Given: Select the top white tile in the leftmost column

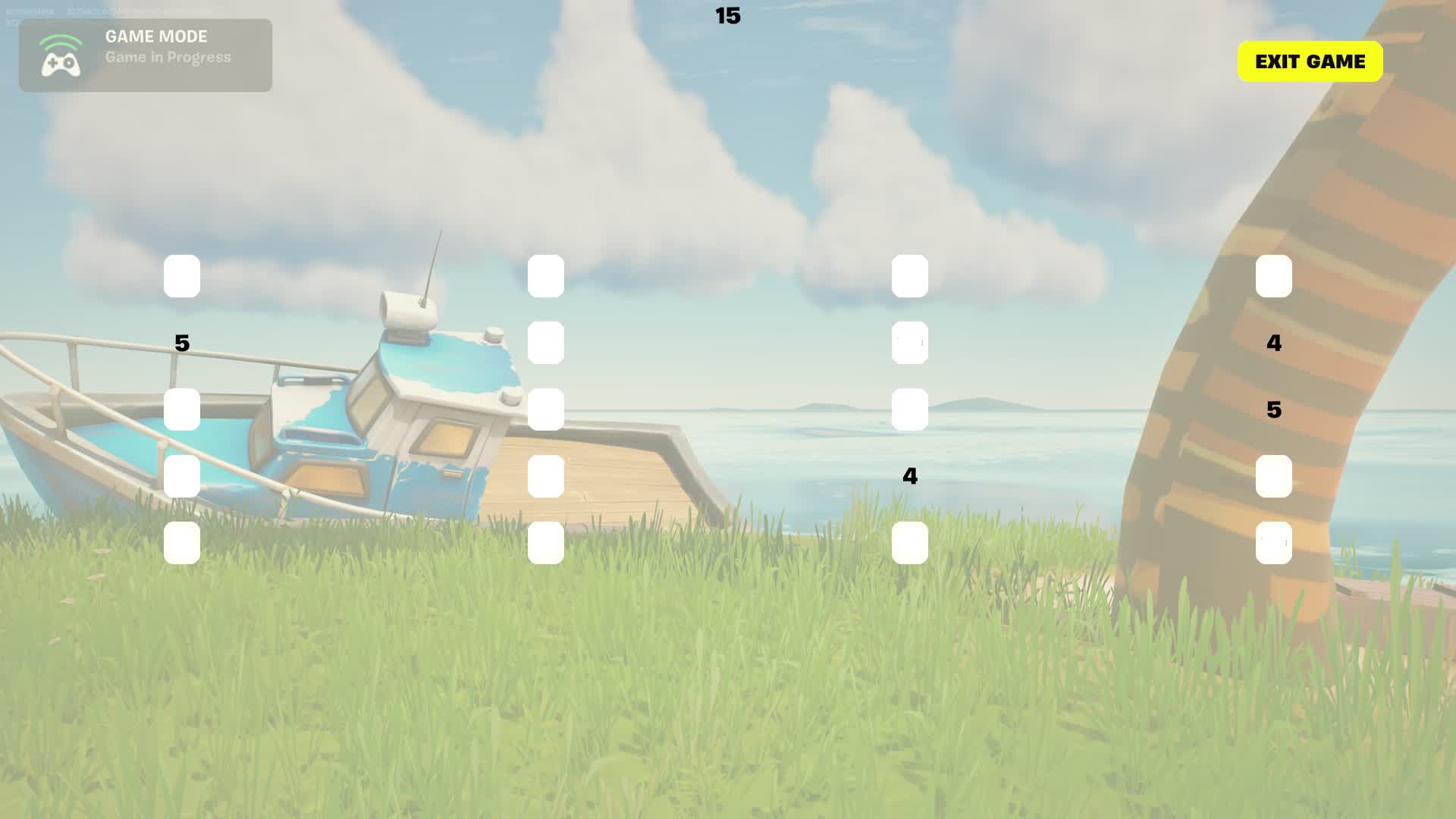Looking at the screenshot, I should pyautogui.click(x=182, y=277).
